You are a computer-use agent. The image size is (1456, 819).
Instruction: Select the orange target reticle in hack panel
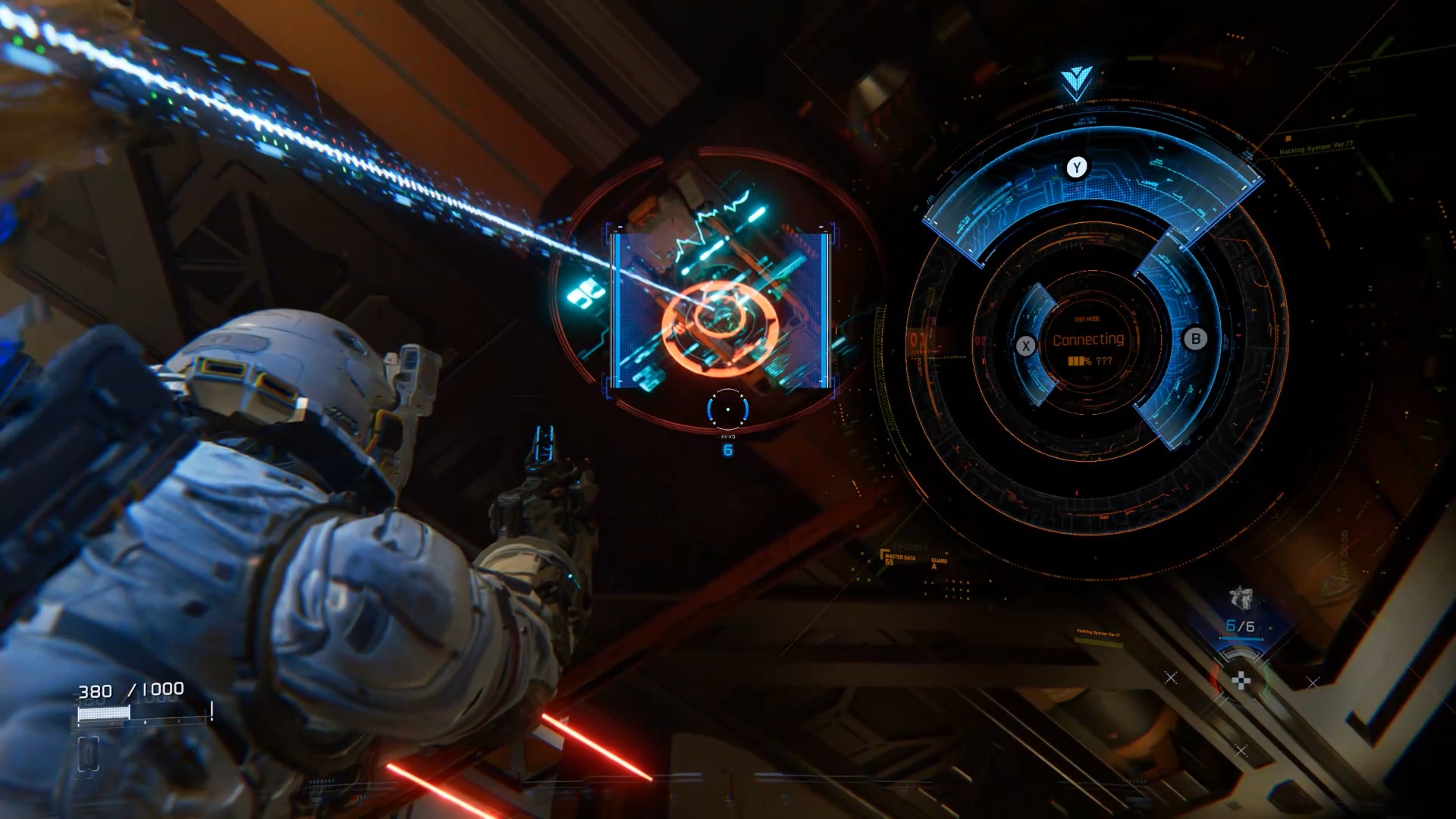(x=719, y=328)
